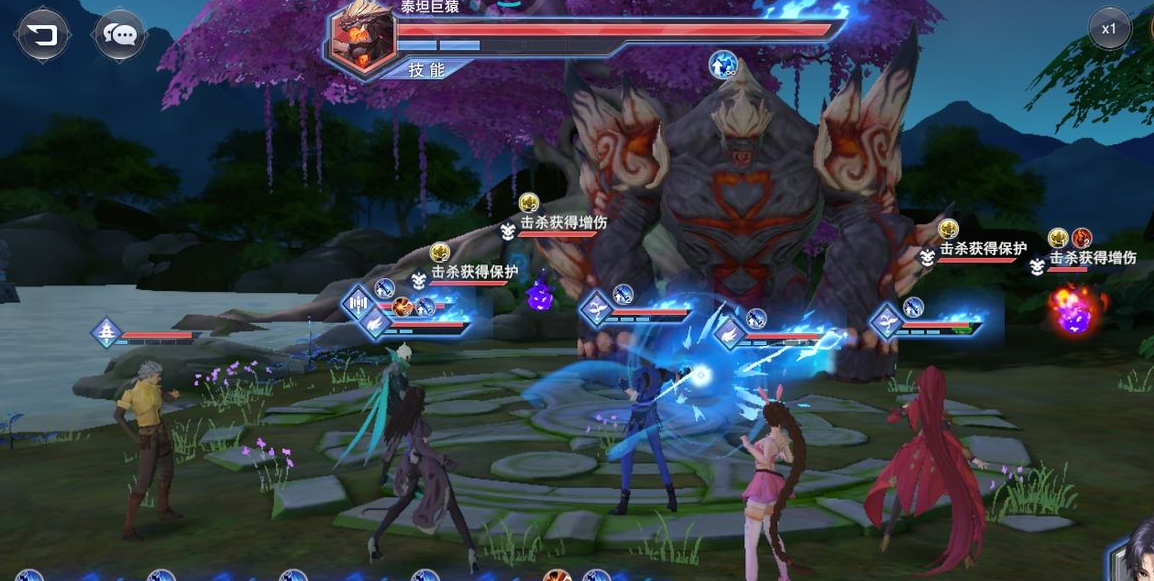Toggle the x1 battle speed button

click(x=1109, y=29)
